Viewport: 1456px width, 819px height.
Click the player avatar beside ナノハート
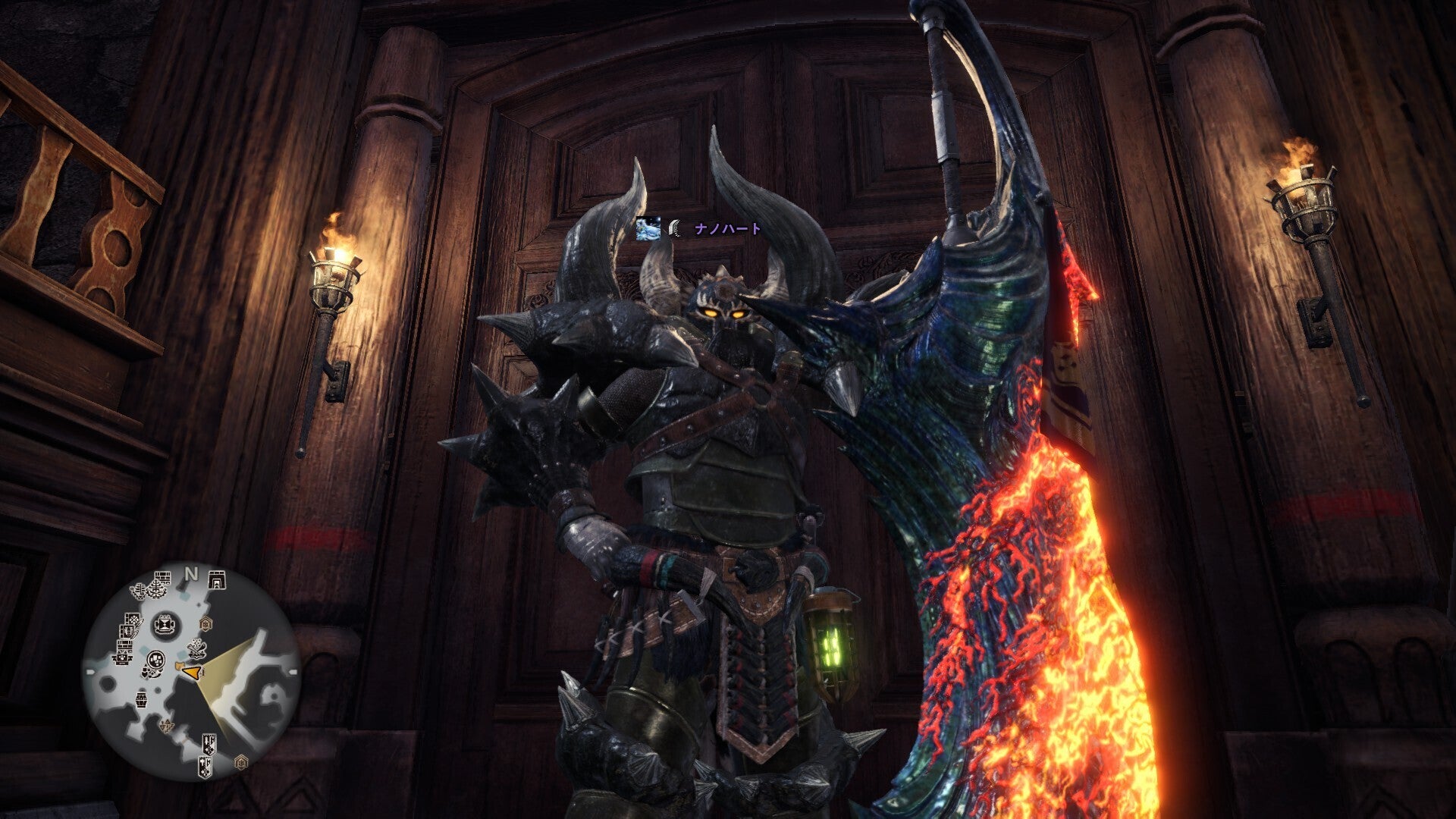tap(648, 228)
